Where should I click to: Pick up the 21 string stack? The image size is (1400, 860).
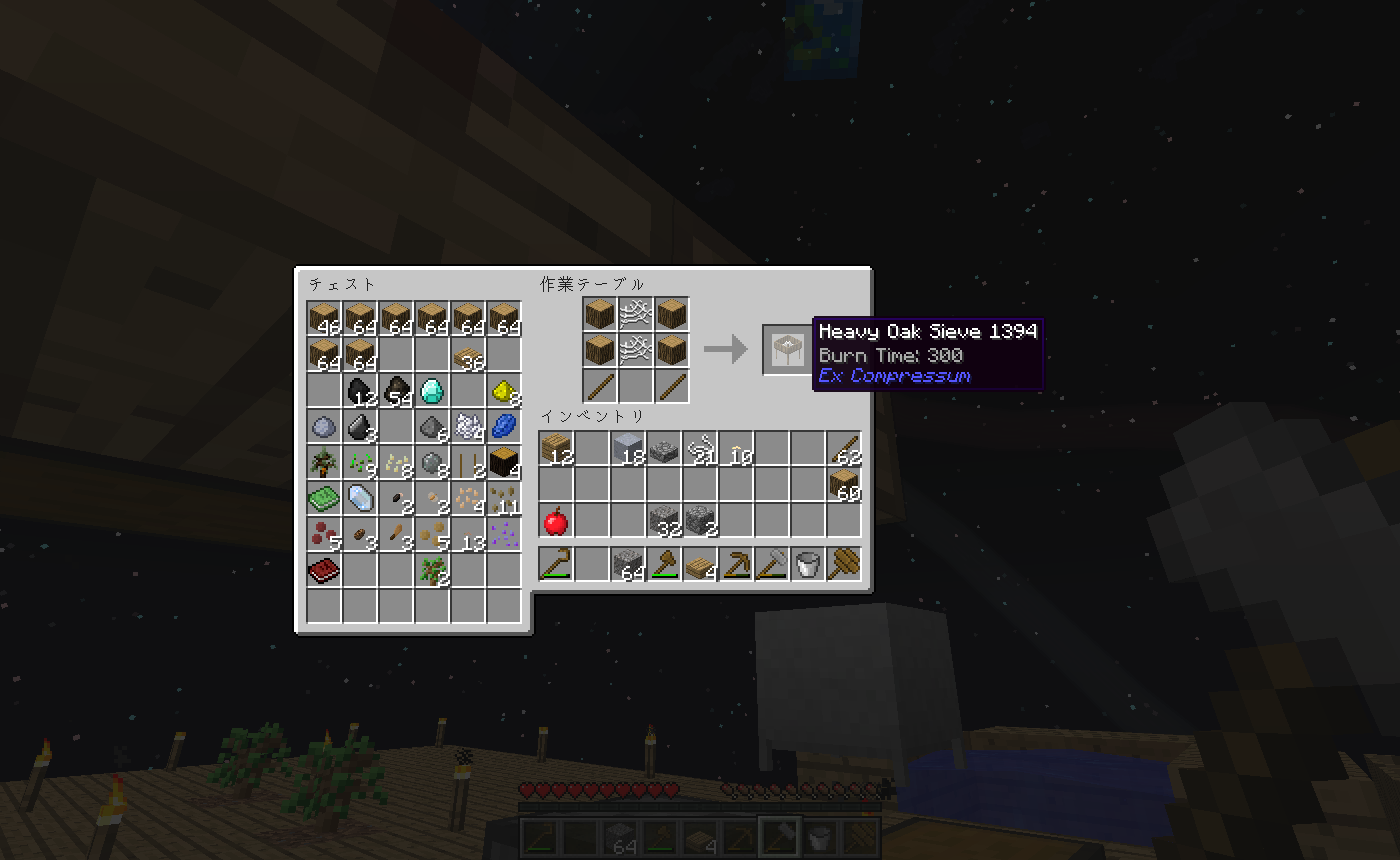[x=700, y=450]
